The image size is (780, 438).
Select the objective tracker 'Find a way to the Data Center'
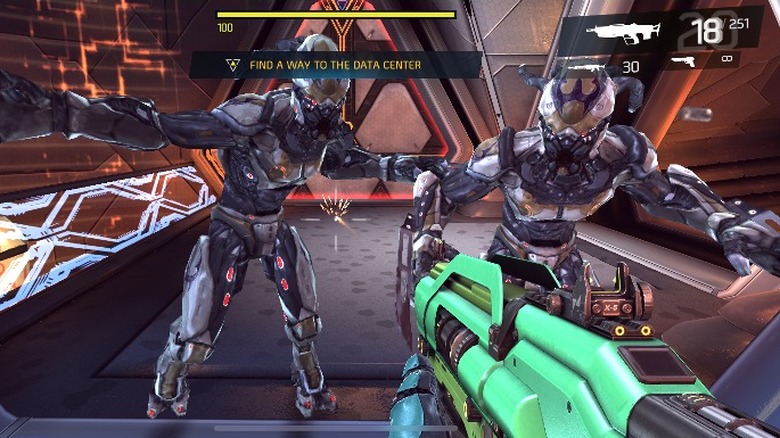(335, 65)
